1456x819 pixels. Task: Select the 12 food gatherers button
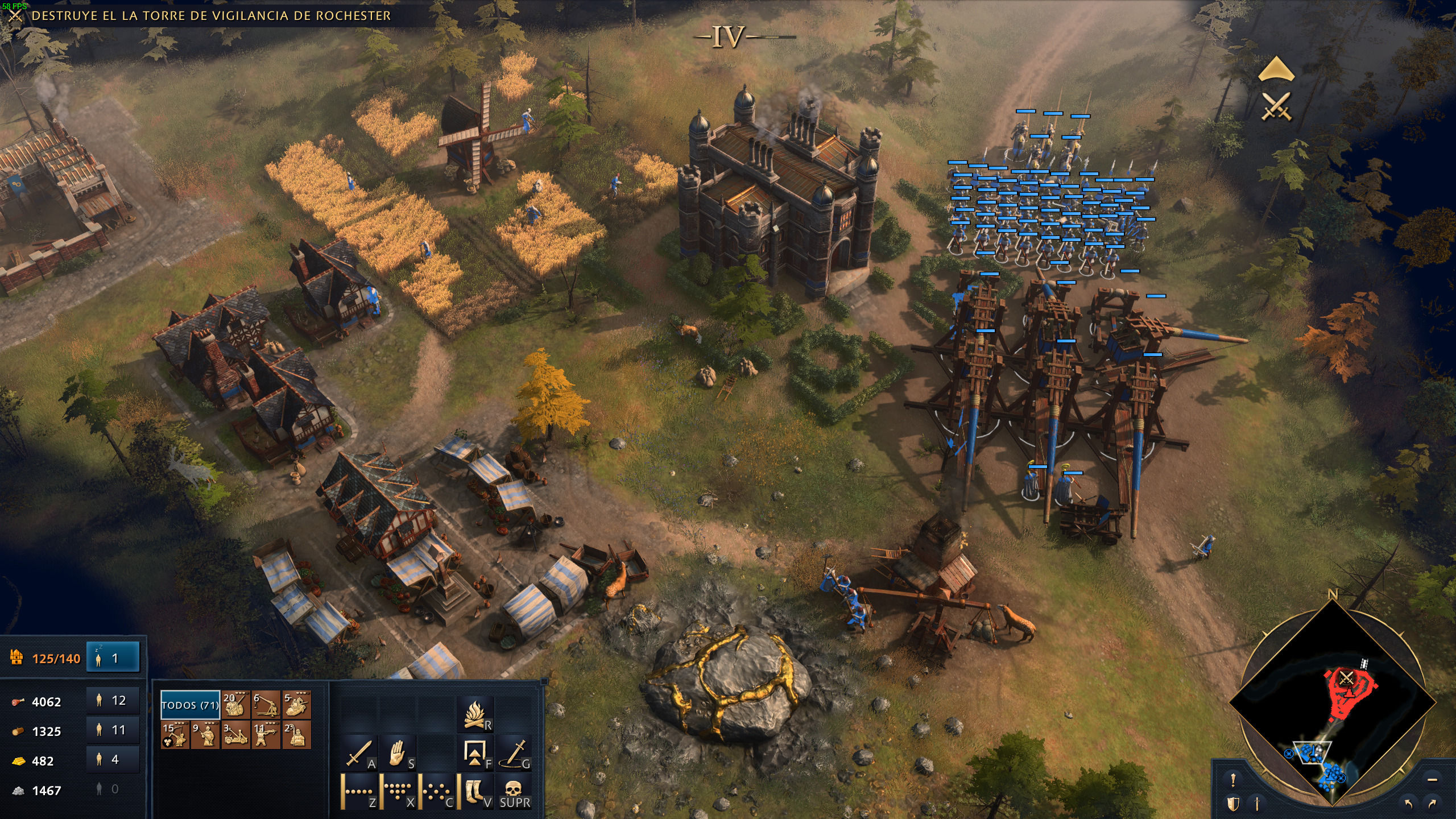point(113,700)
